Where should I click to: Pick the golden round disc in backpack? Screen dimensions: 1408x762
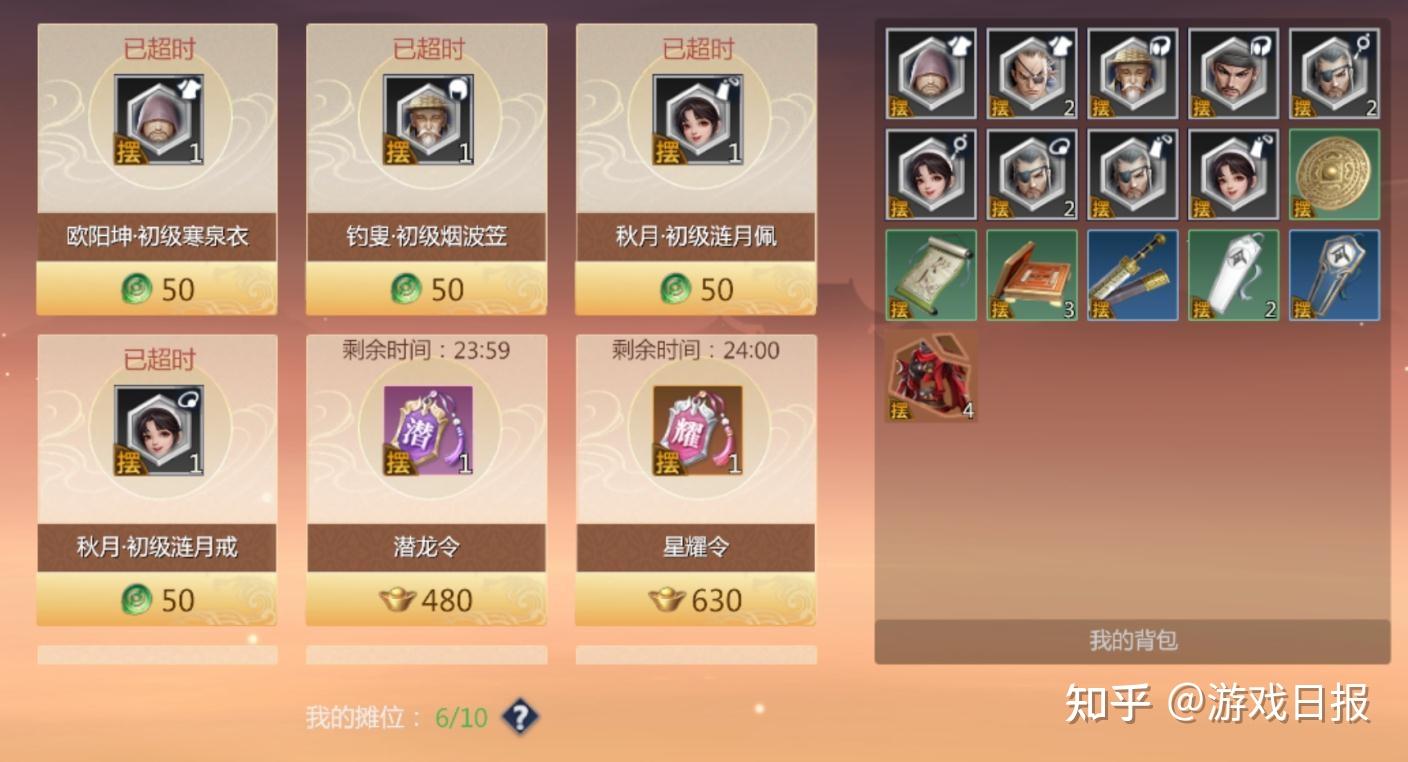[1334, 174]
